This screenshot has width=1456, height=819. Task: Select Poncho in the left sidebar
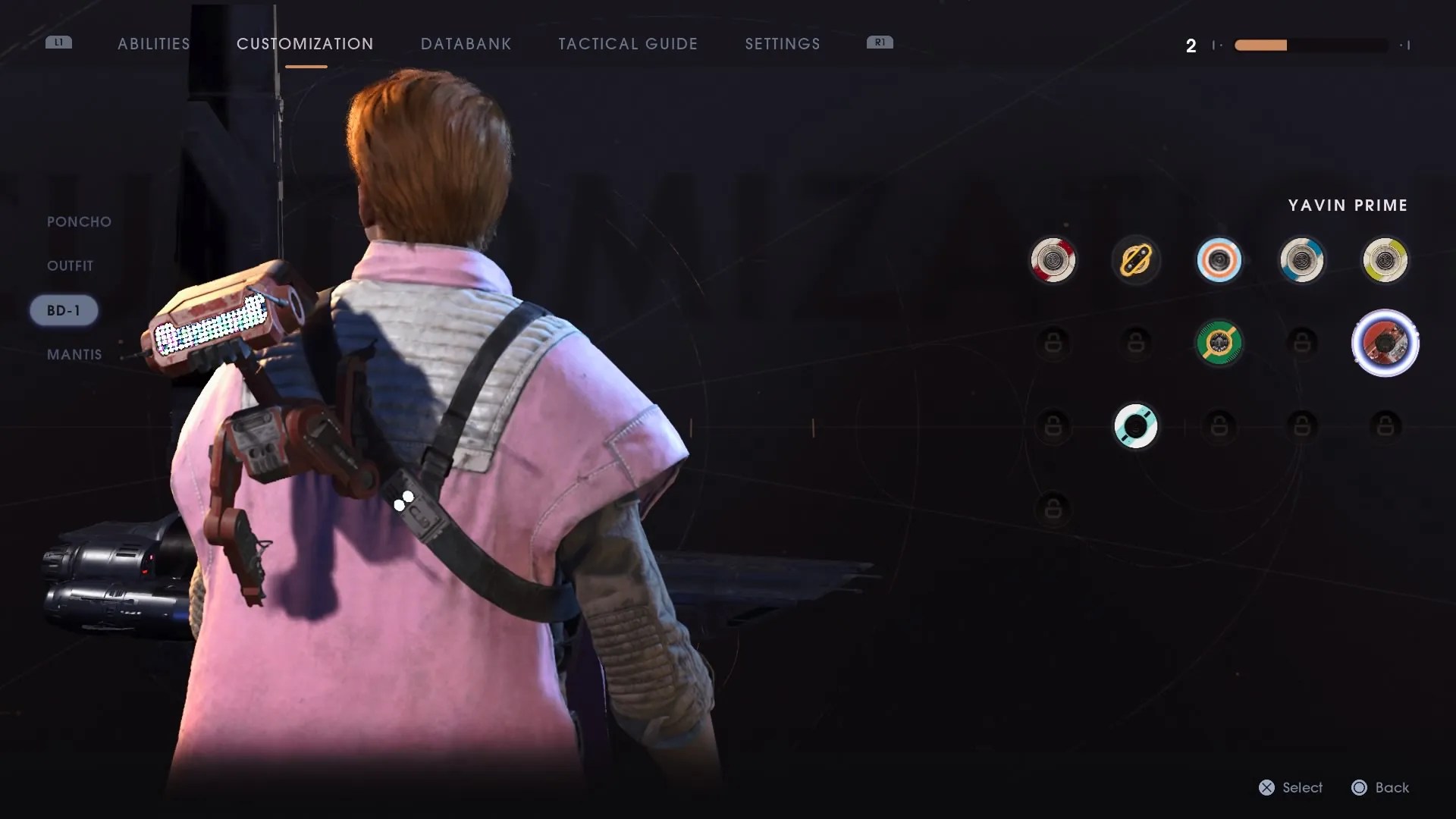tap(77, 221)
